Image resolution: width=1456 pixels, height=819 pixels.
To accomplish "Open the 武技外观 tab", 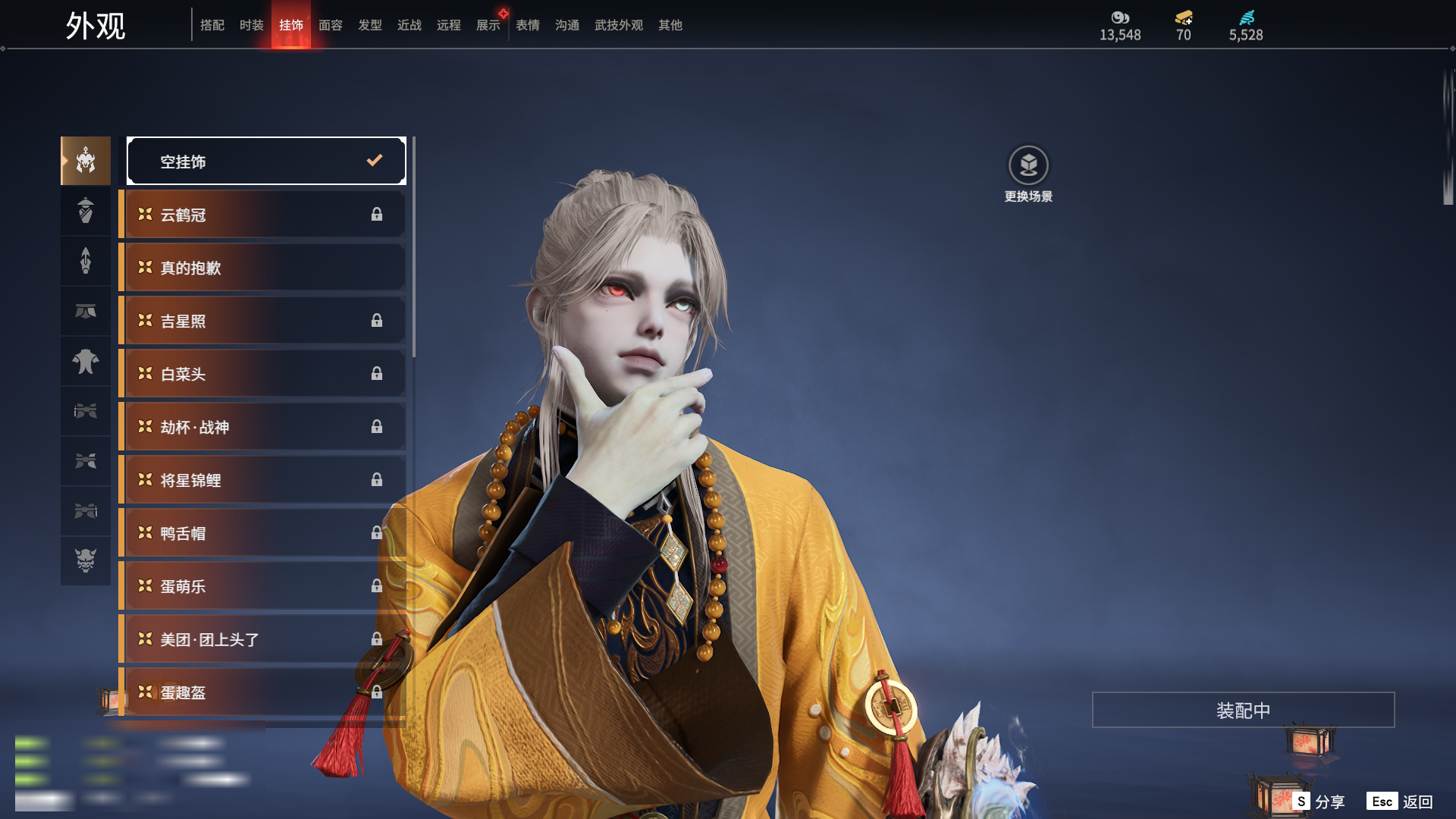I will [x=619, y=25].
